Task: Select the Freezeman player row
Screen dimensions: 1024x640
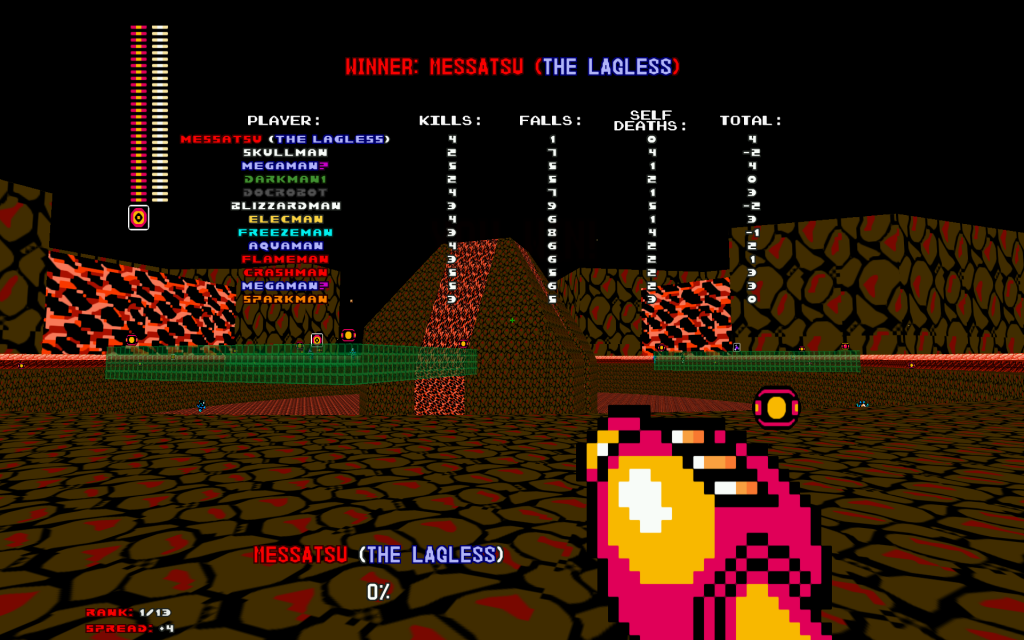Action: coord(285,232)
